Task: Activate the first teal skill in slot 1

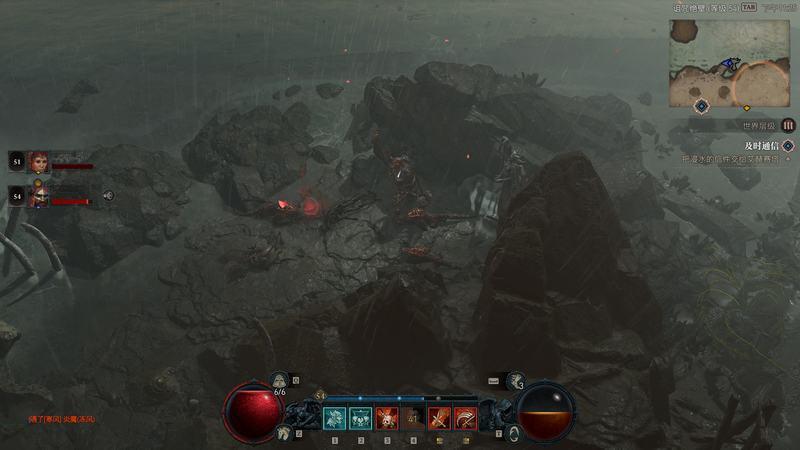Action: pos(335,417)
